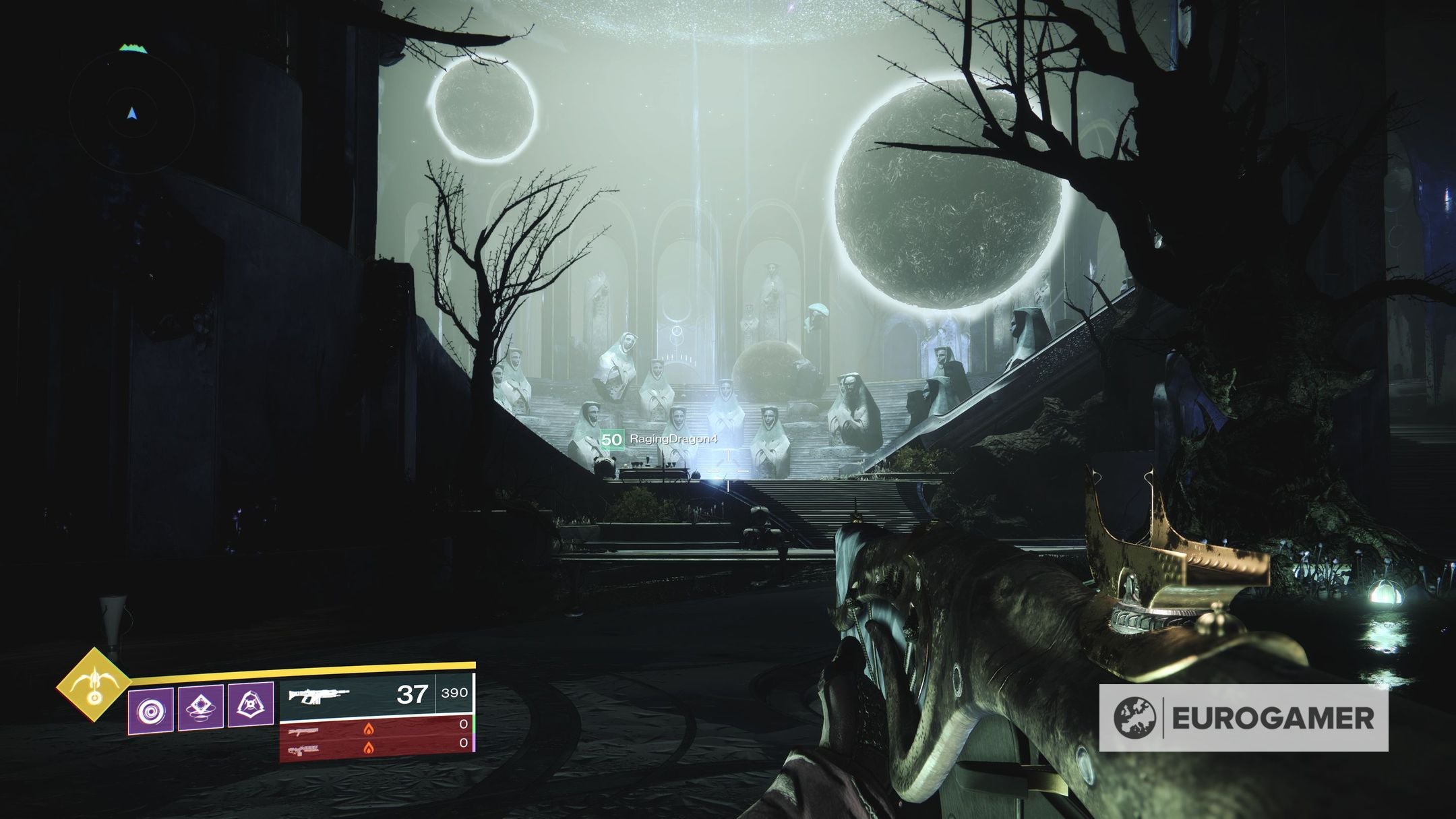Select the heavy weapon icon in red bar
The image size is (1456, 819).
pyautogui.click(x=303, y=750)
